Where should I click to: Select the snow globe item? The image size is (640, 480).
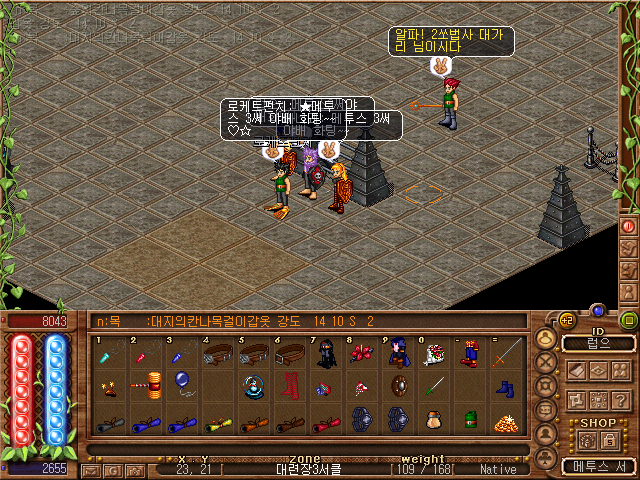(x=253, y=385)
